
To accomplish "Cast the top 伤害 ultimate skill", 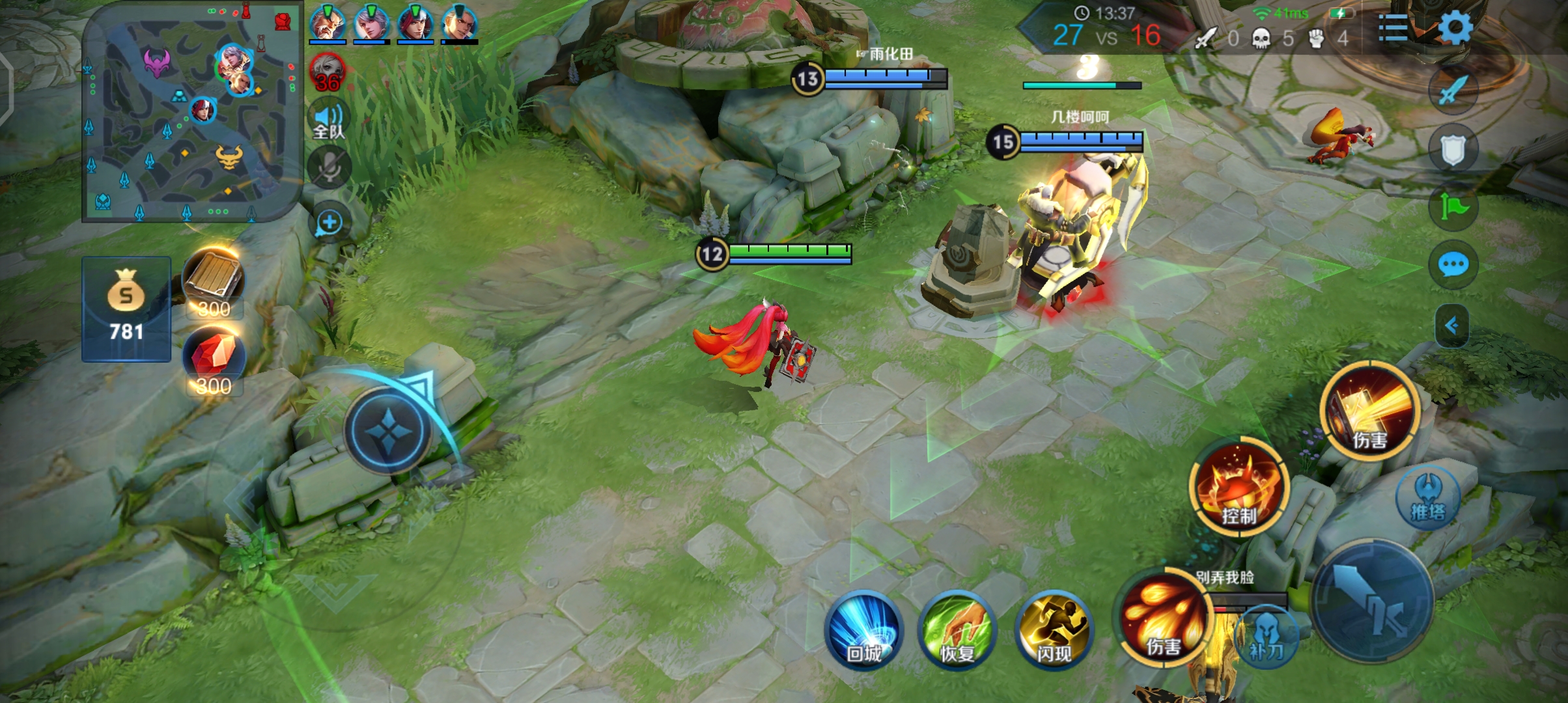I will [x=1370, y=411].
